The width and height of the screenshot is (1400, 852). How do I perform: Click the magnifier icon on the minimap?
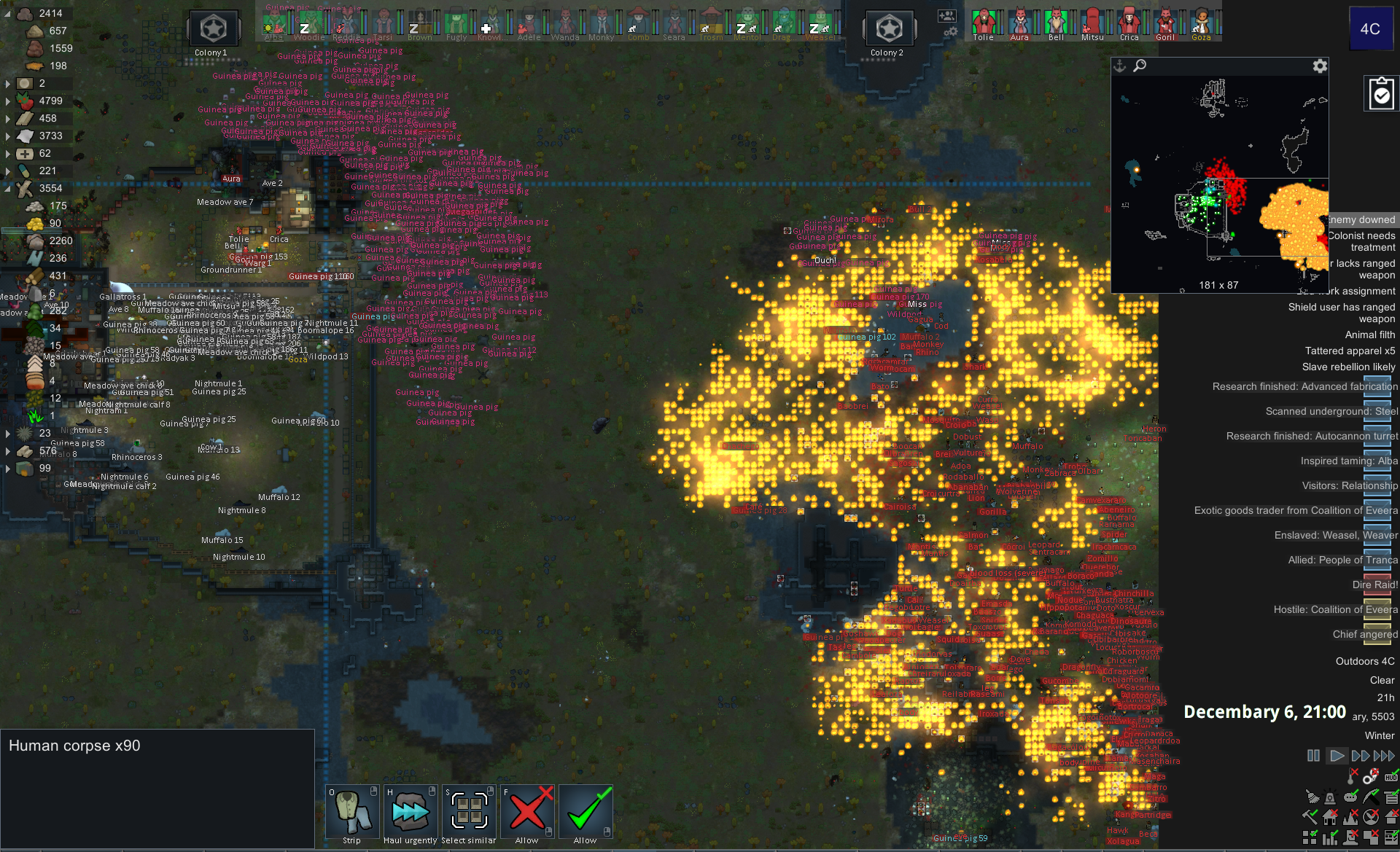[1140, 66]
